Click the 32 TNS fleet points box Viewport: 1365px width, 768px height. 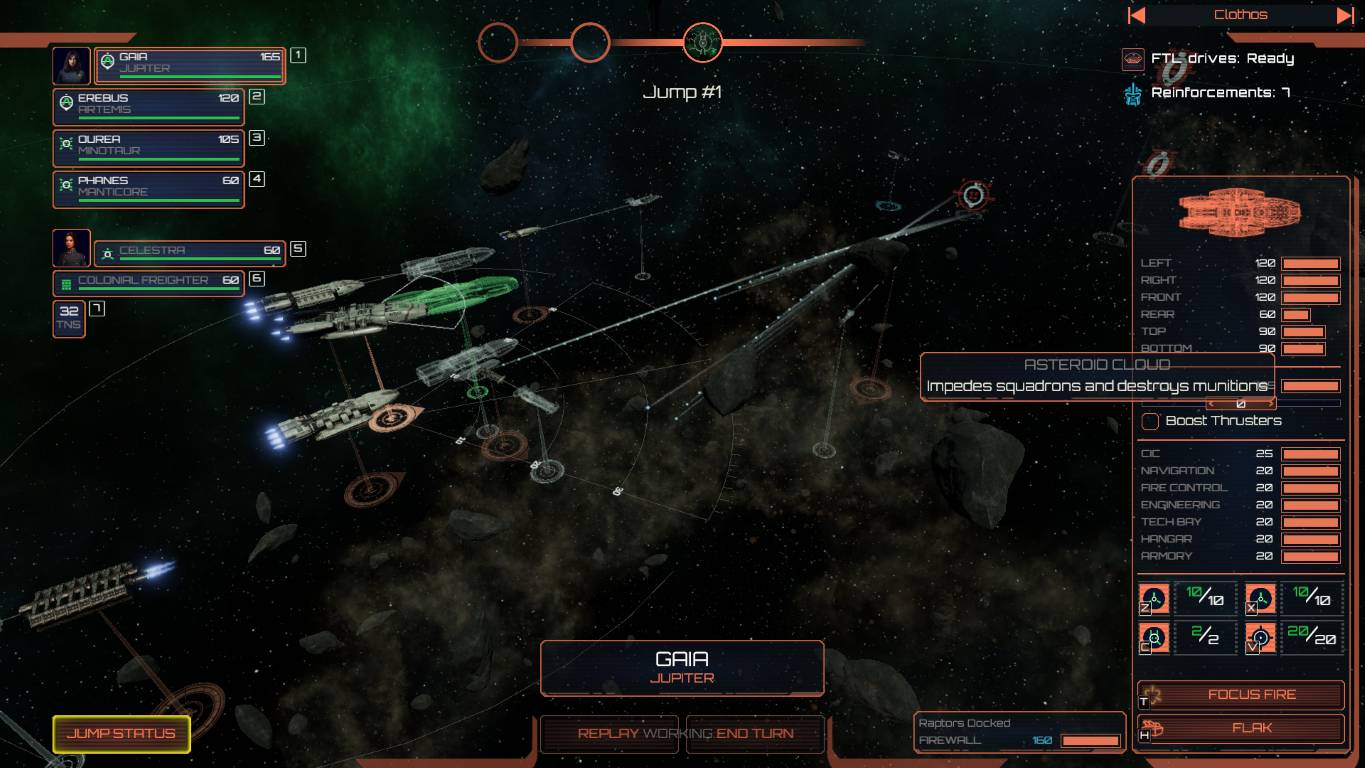69,318
